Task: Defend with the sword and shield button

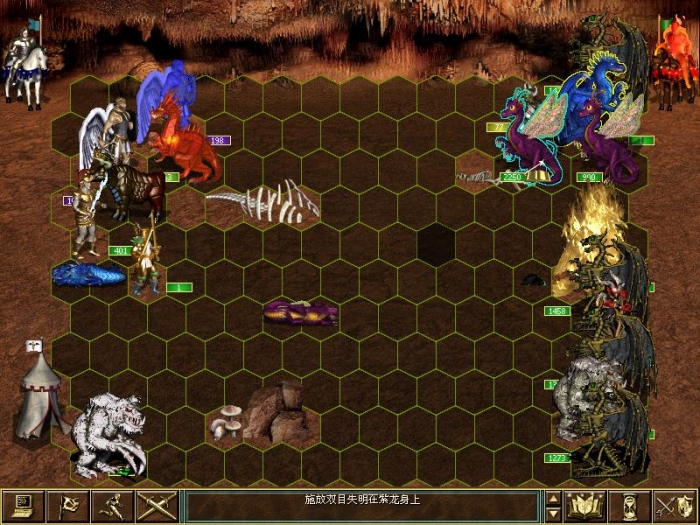Action: 675,505
